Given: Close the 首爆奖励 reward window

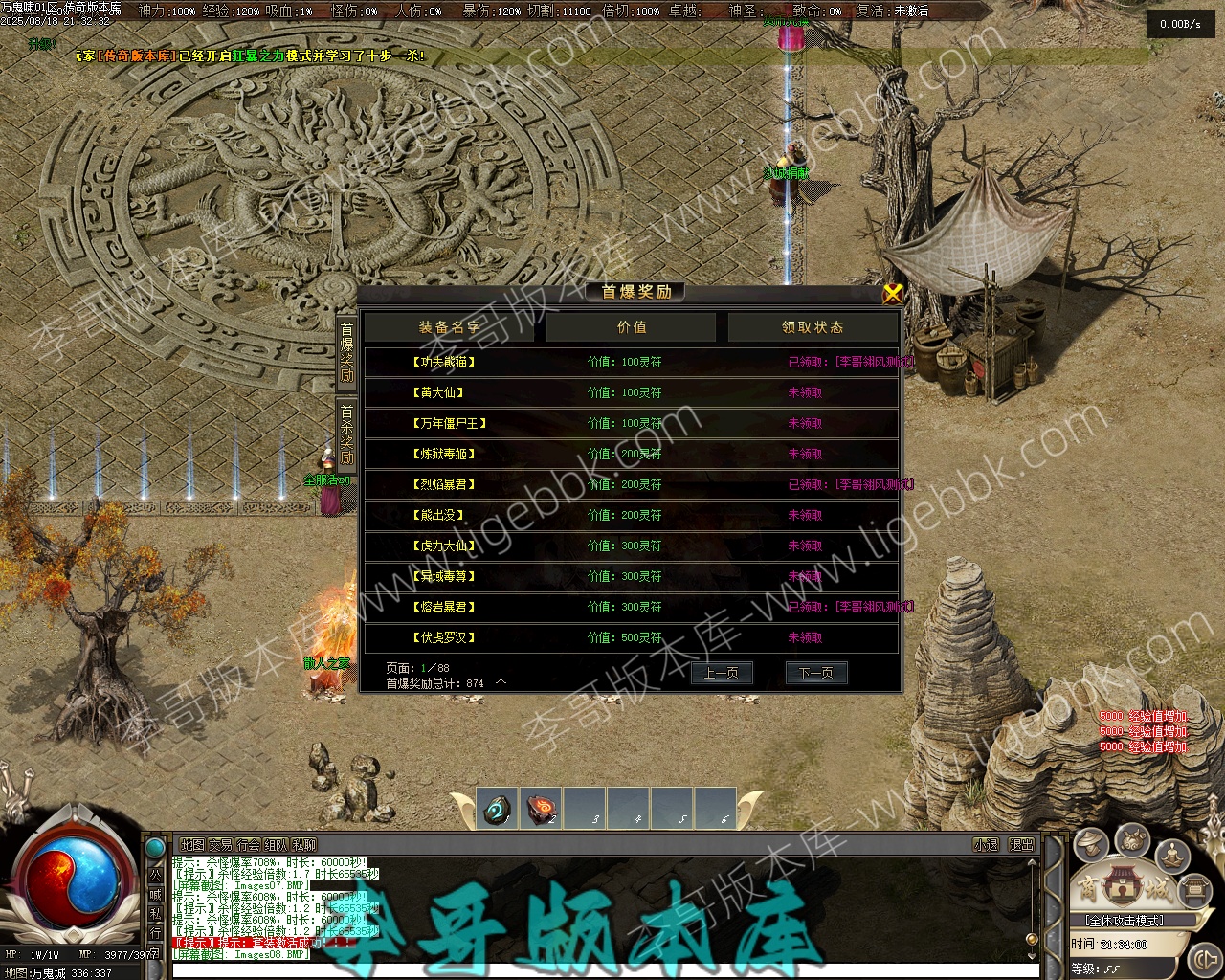Looking at the screenshot, I should (x=892, y=293).
